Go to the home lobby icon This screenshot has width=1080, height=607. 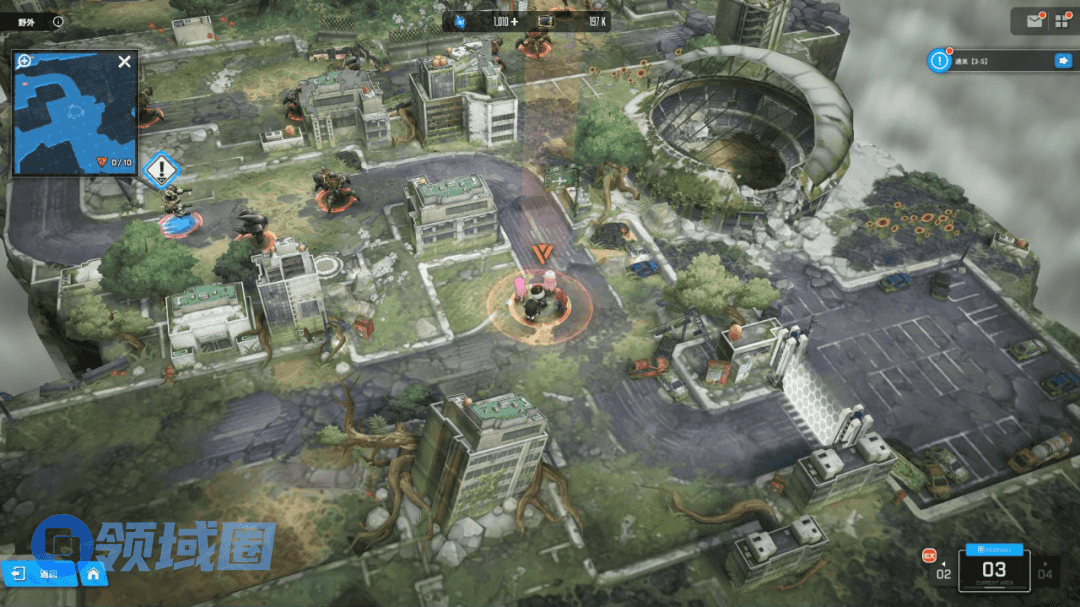tap(92, 573)
